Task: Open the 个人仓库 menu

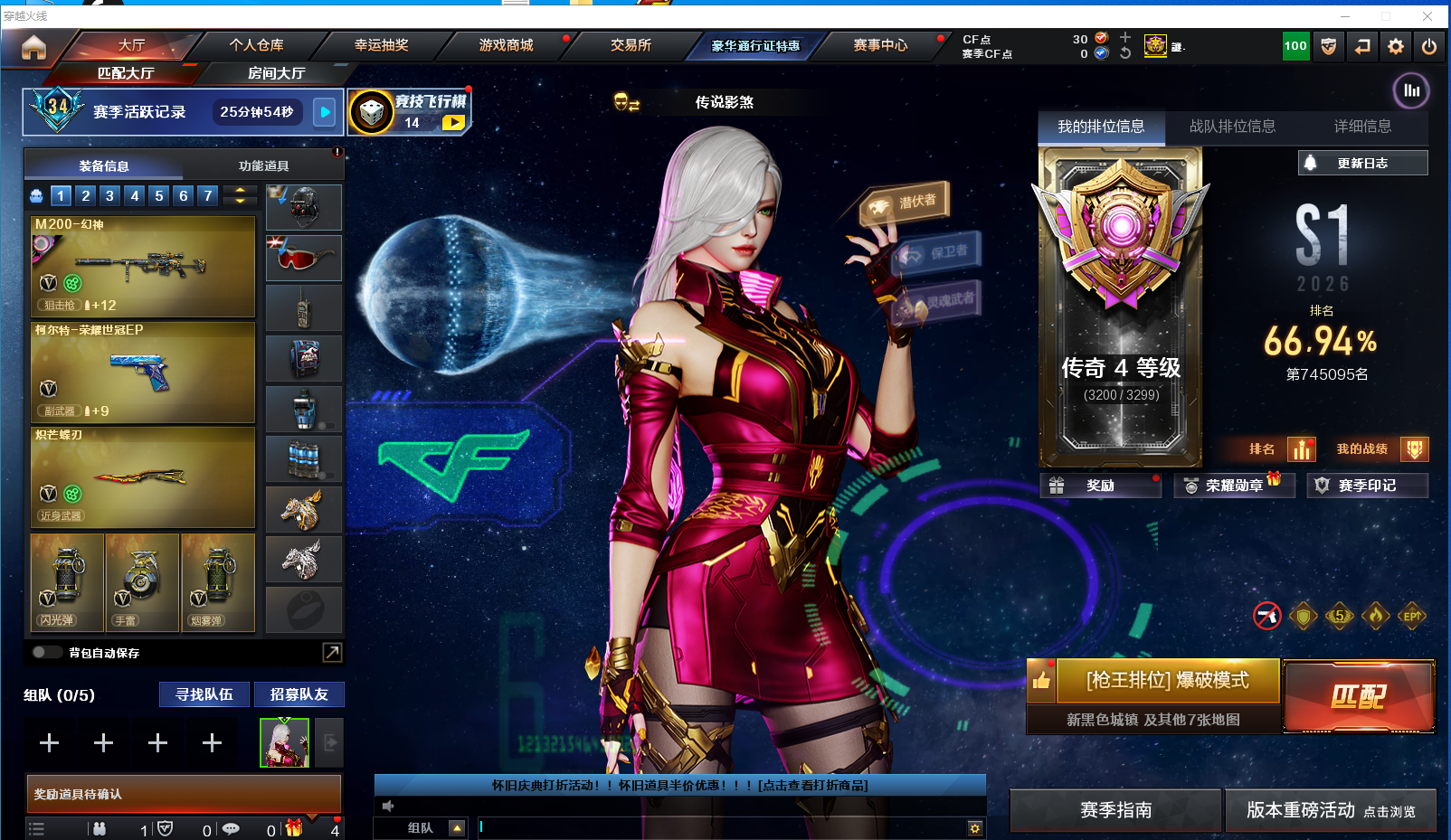Action: [x=256, y=45]
